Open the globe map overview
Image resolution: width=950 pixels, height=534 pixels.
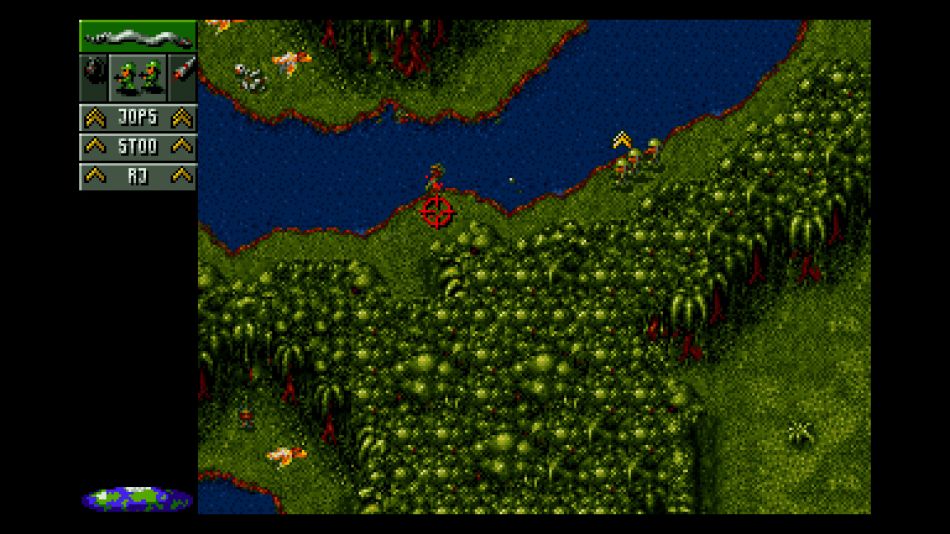coord(137,497)
